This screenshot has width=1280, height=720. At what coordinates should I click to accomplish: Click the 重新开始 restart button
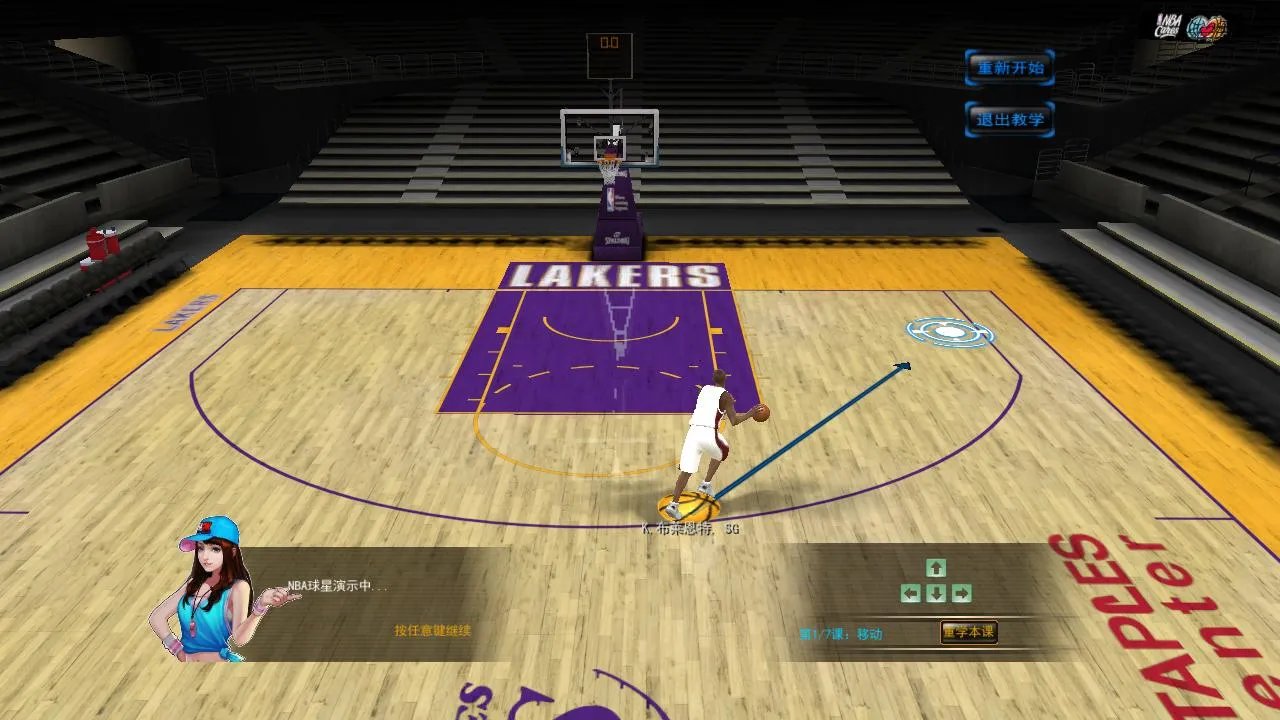pos(1009,68)
